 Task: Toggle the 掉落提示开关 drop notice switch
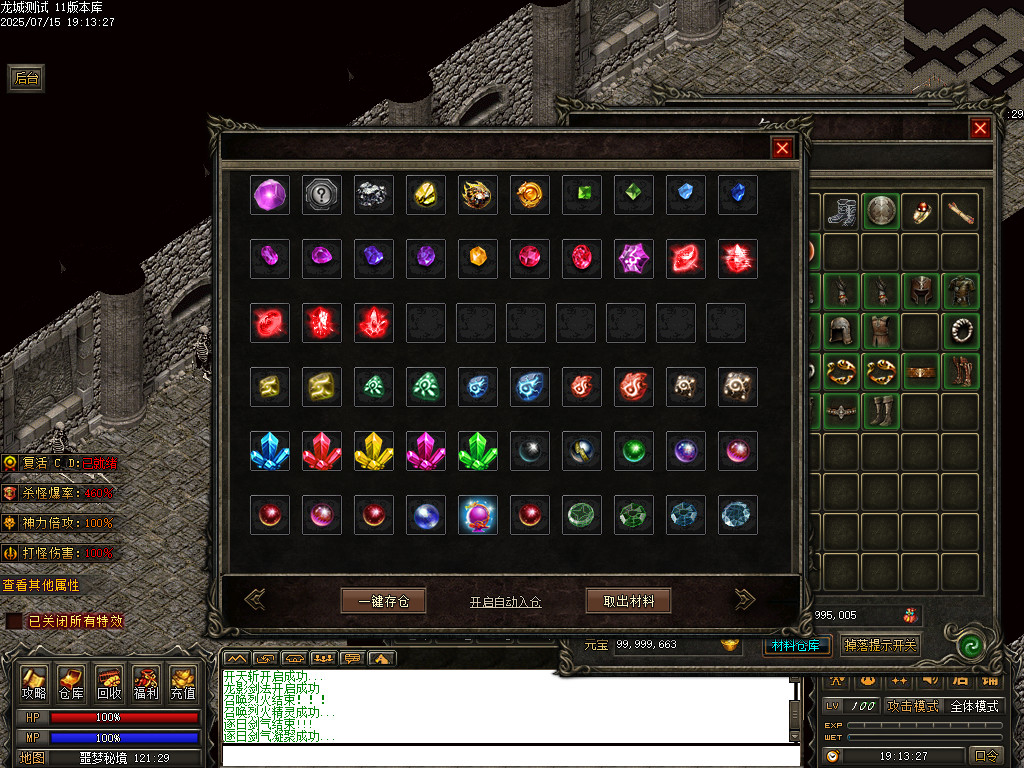tap(879, 645)
